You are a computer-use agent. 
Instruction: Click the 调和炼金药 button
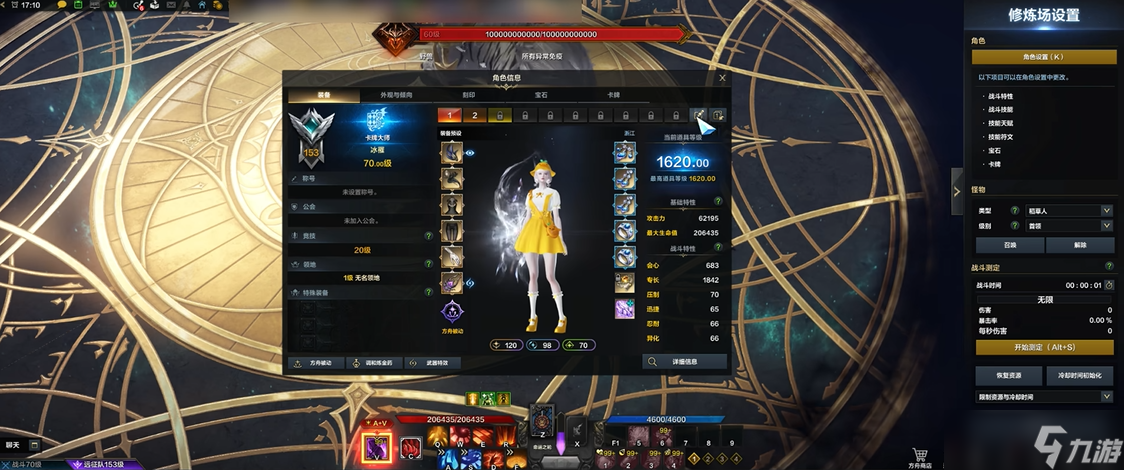(x=375, y=362)
